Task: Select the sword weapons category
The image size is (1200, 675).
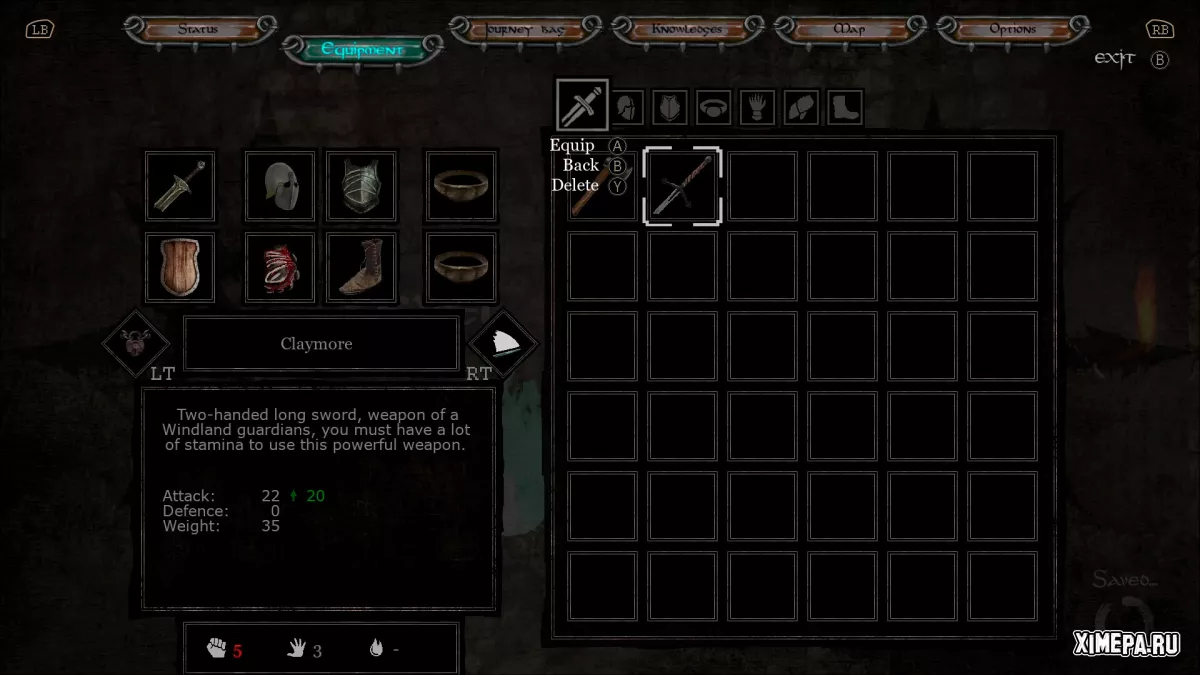Action: coord(582,106)
